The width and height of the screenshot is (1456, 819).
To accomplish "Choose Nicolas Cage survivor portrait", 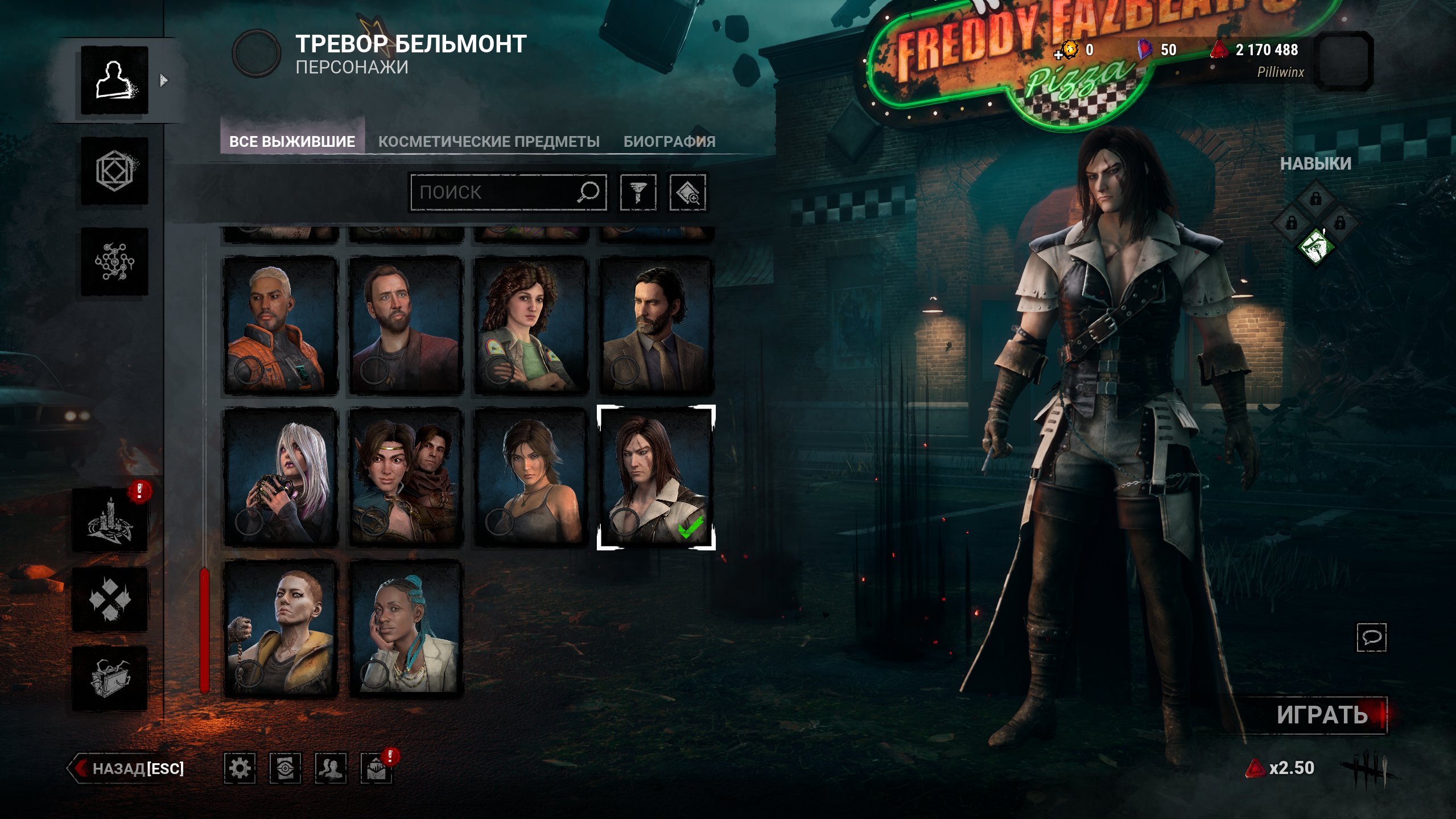I will 406,325.
